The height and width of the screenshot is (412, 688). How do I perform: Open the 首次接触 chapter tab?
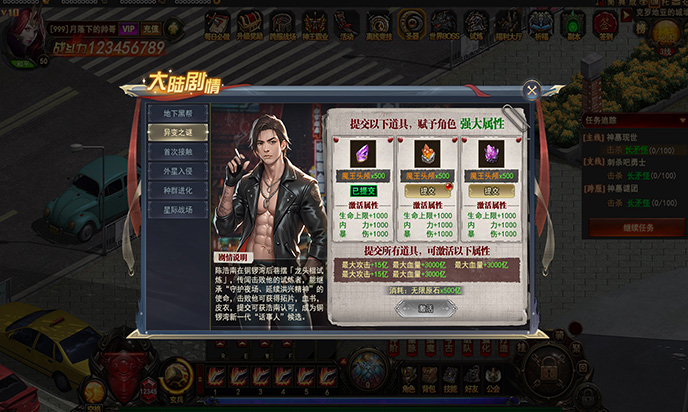(x=178, y=152)
